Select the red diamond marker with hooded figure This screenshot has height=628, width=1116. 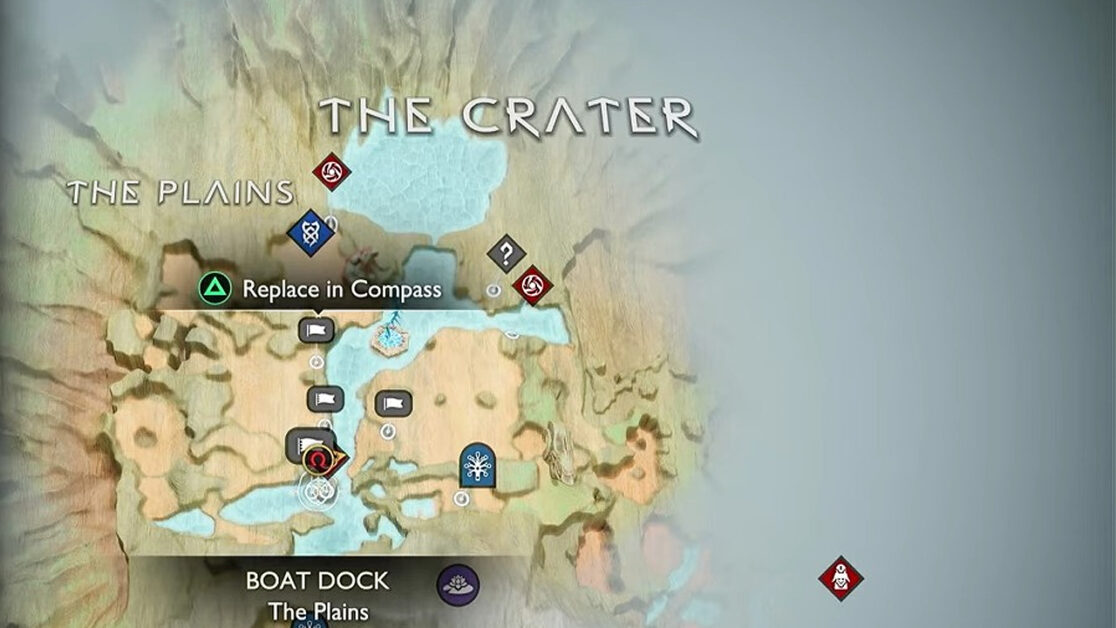click(x=840, y=577)
